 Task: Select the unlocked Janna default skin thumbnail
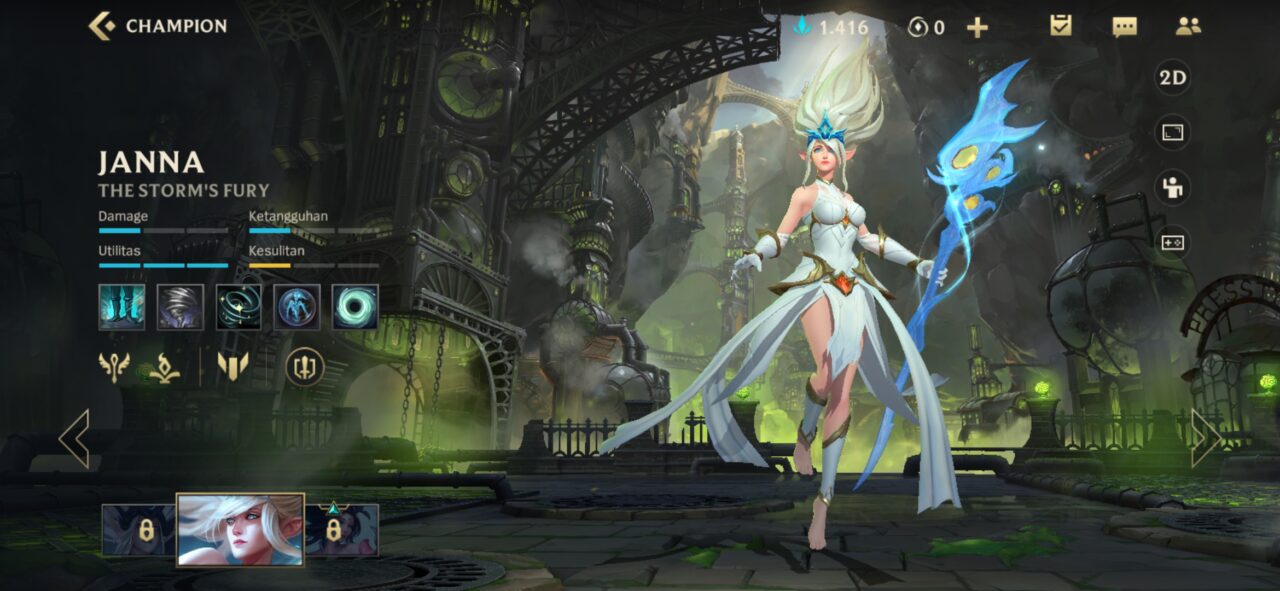click(240, 530)
